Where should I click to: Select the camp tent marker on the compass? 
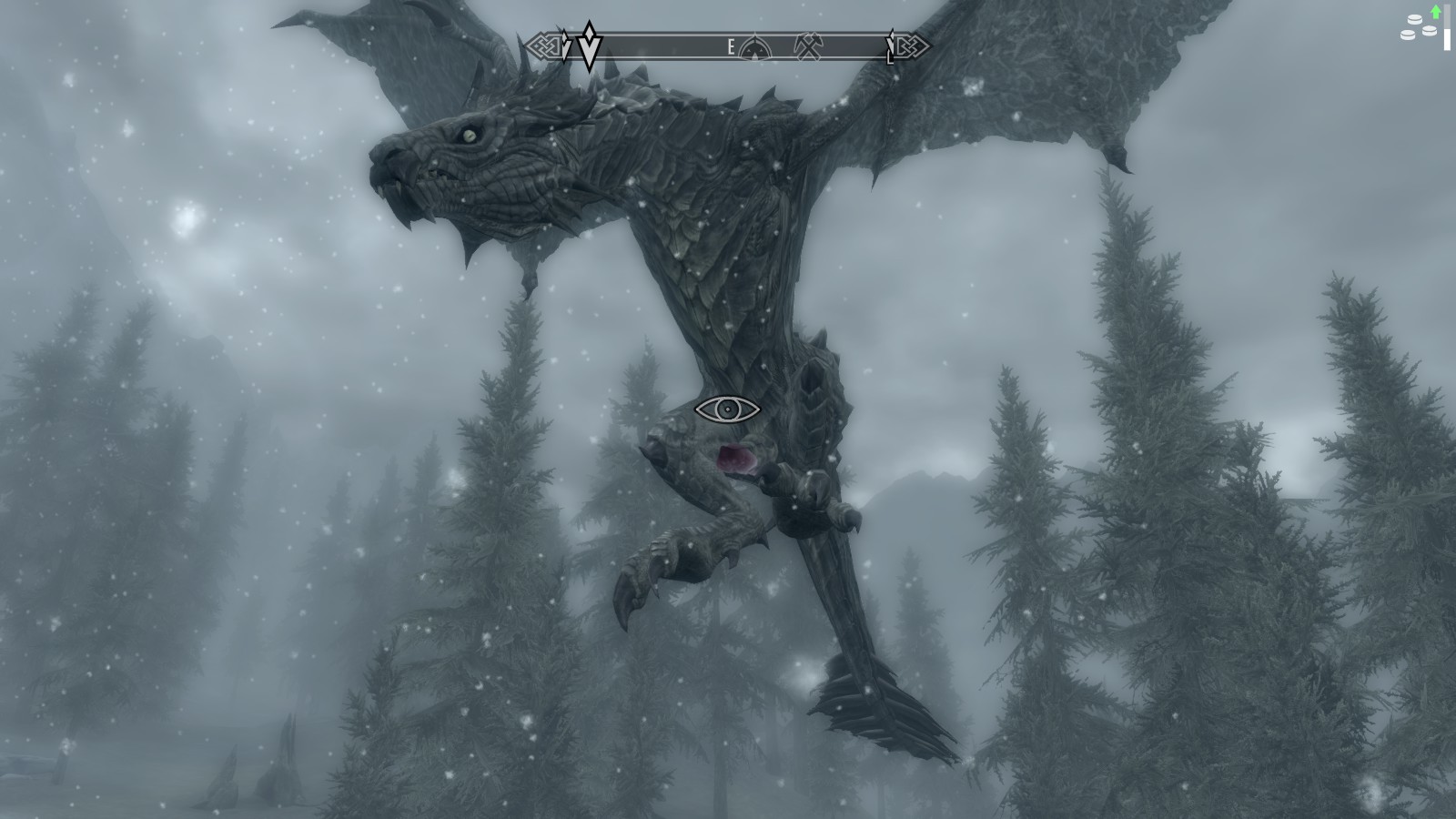(x=755, y=46)
